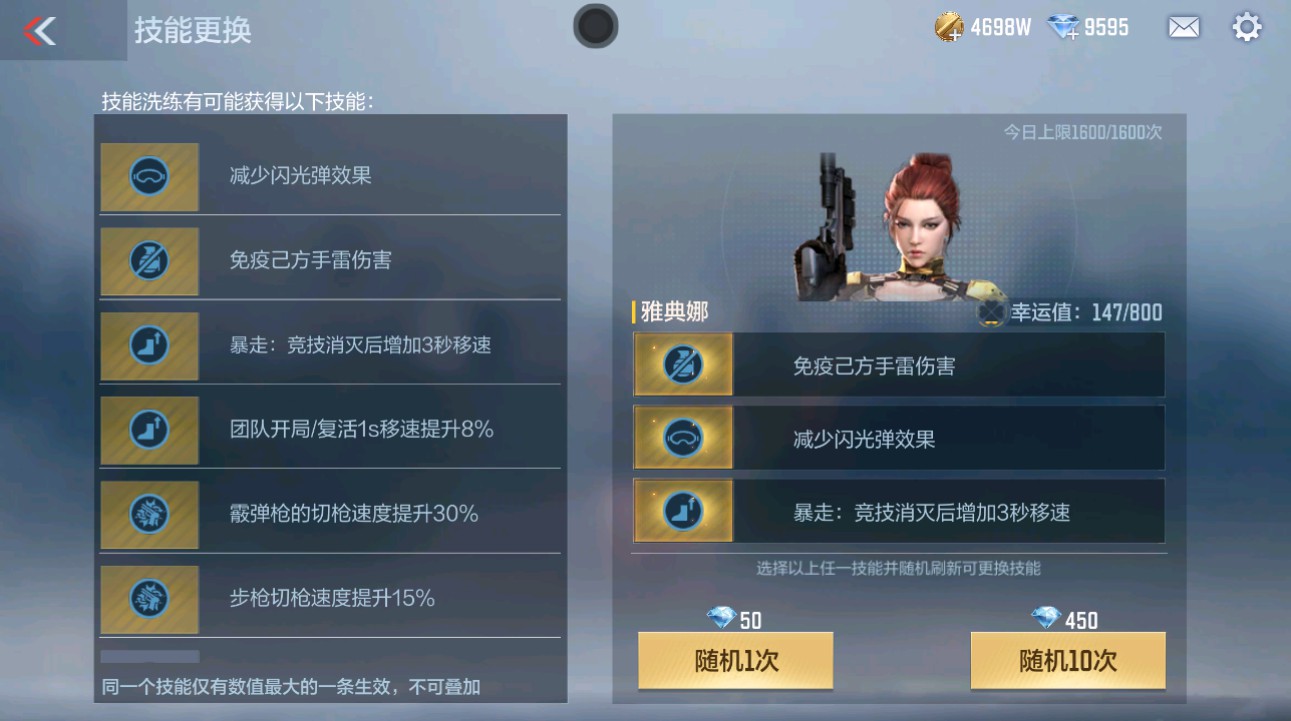
Task: Click the team respawn speed boost icon
Action: tap(148, 430)
